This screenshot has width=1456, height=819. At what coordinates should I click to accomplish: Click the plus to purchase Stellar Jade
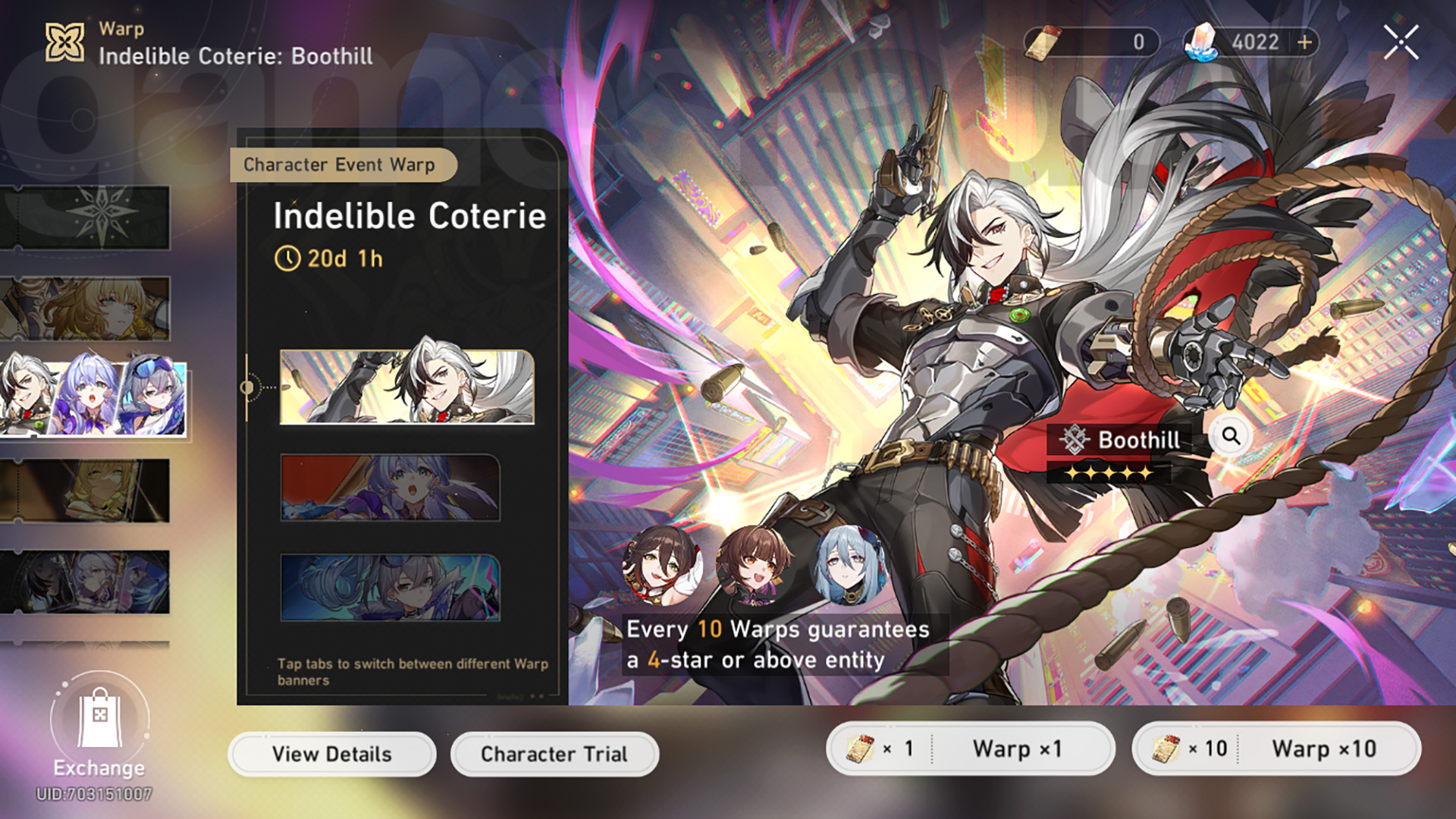point(1302,42)
